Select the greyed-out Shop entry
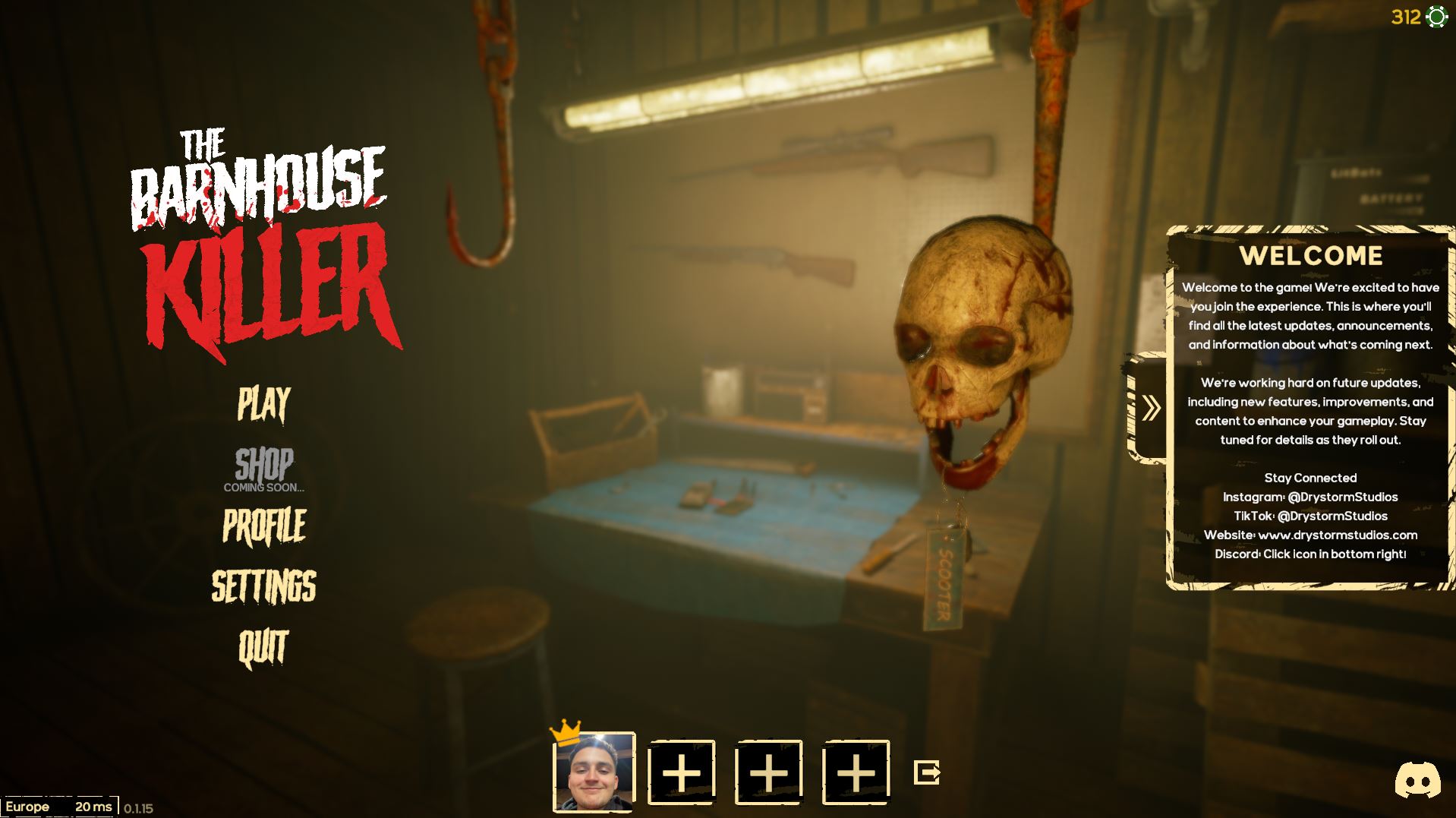This screenshot has width=1456, height=818. (x=263, y=465)
